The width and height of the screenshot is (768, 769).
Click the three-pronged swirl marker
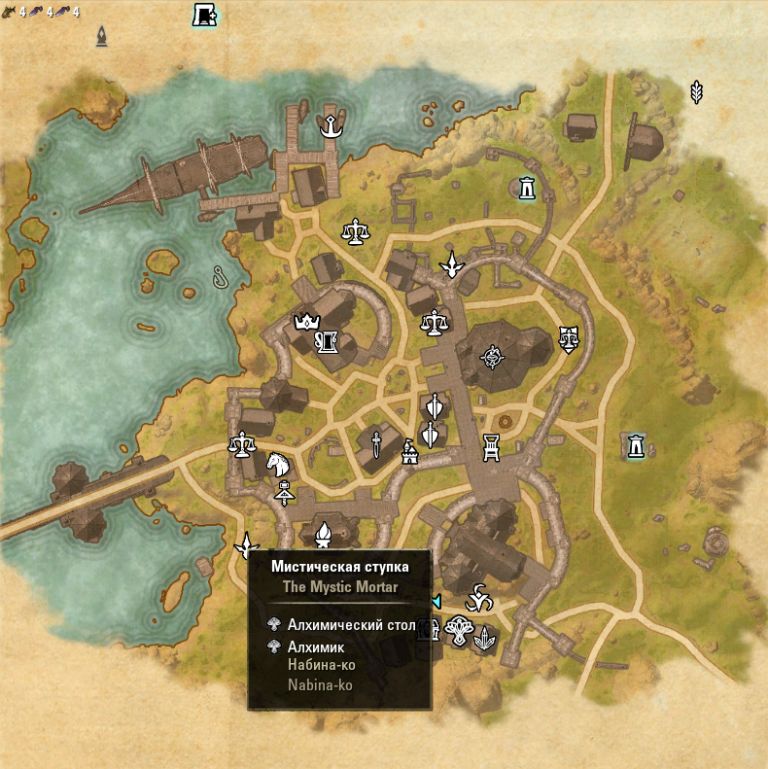click(x=481, y=597)
